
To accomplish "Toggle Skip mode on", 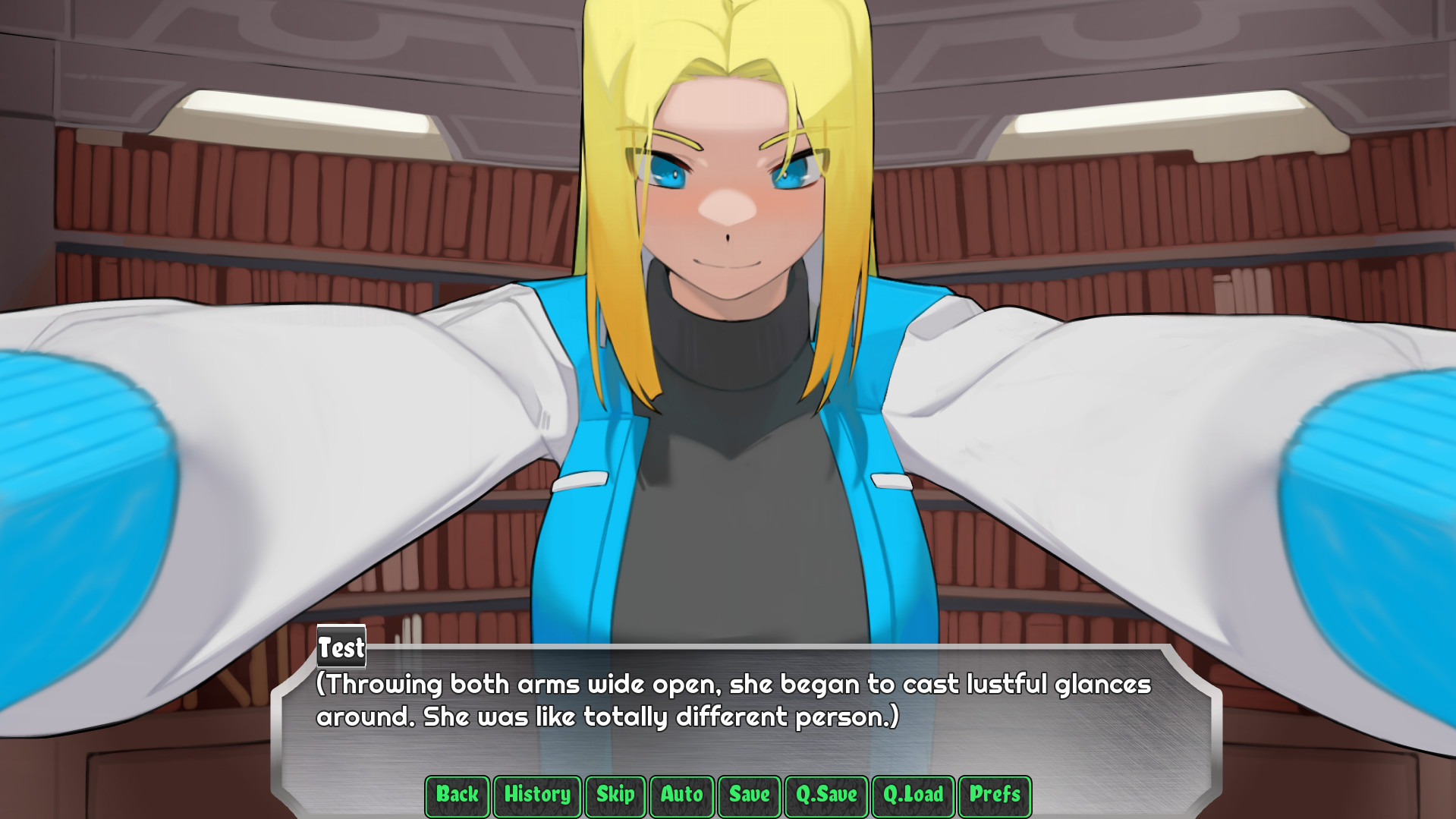I will pos(615,796).
